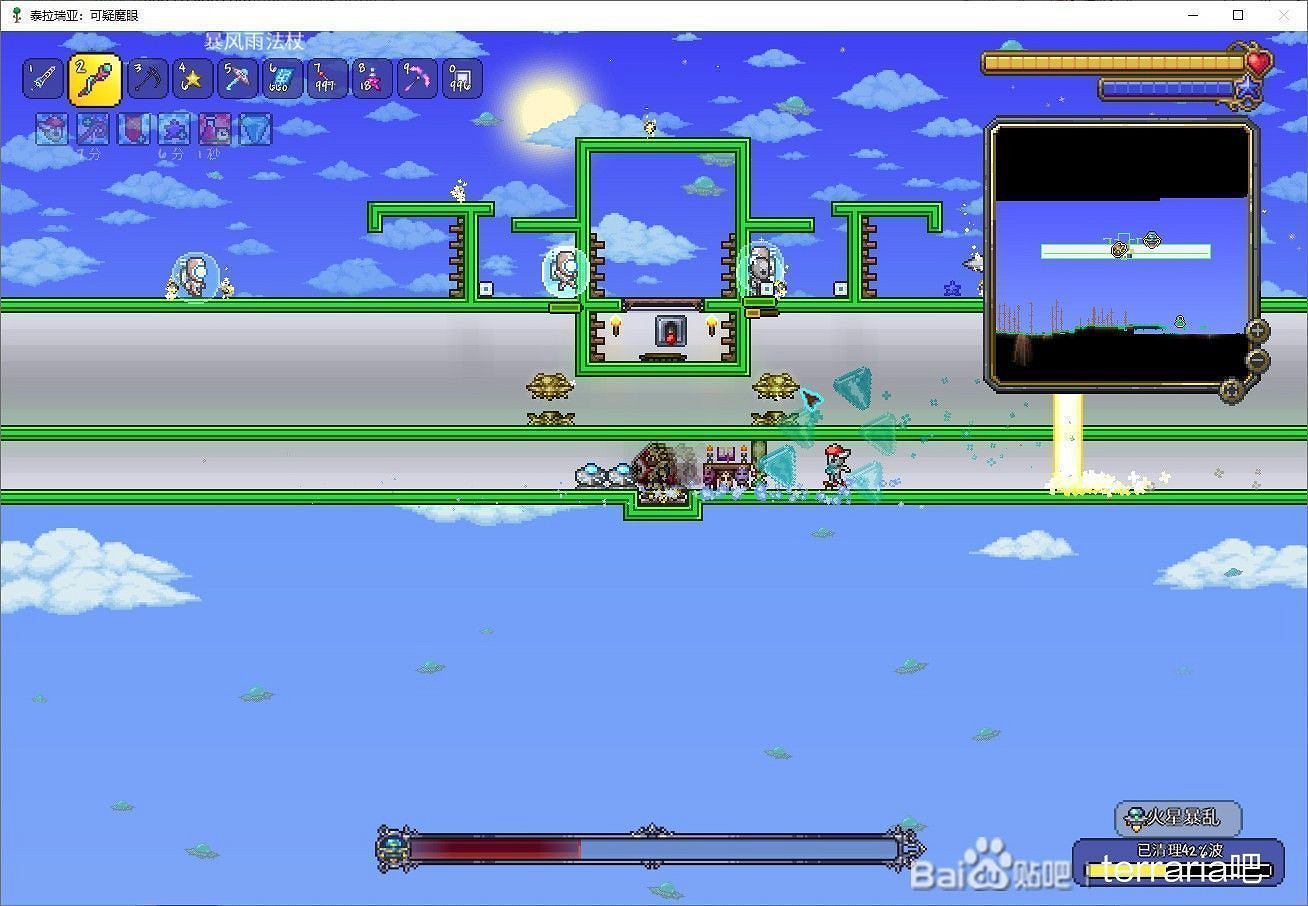Cancel the mushroom food buff icon
Image resolution: width=1308 pixels, height=906 pixels.
coord(51,128)
